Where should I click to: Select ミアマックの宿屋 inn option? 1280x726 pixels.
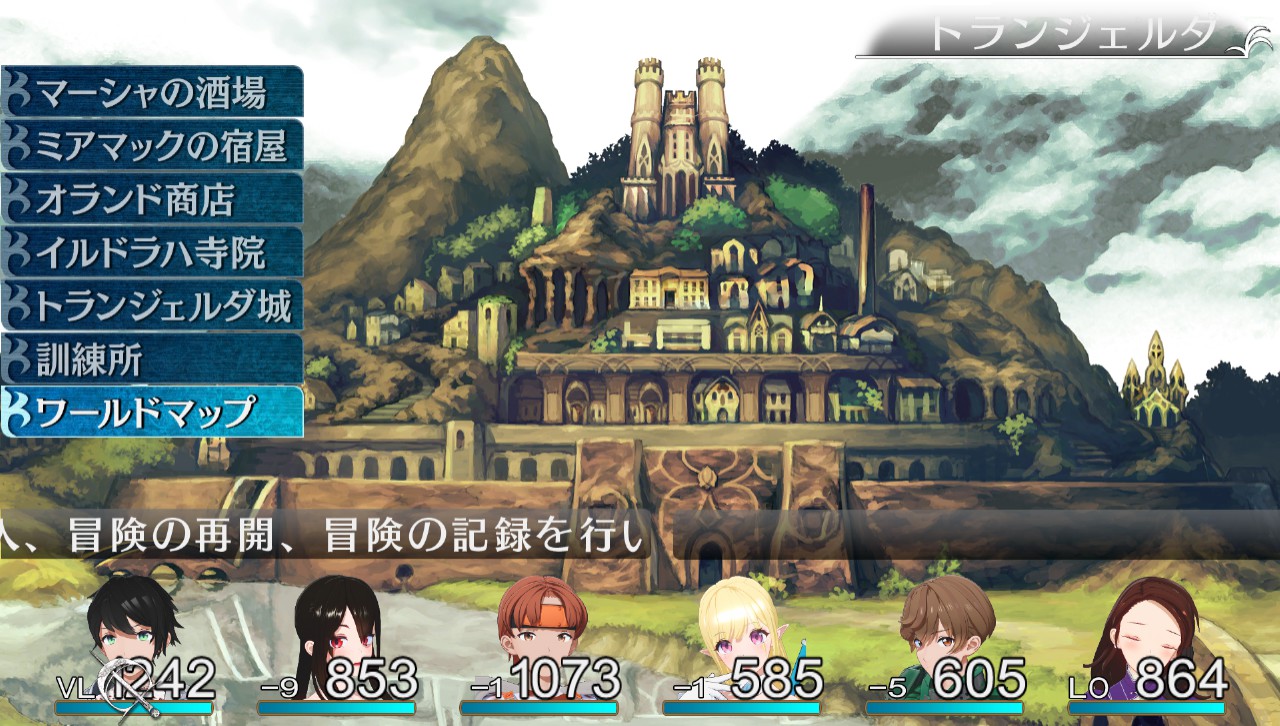pyautogui.click(x=152, y=146)
